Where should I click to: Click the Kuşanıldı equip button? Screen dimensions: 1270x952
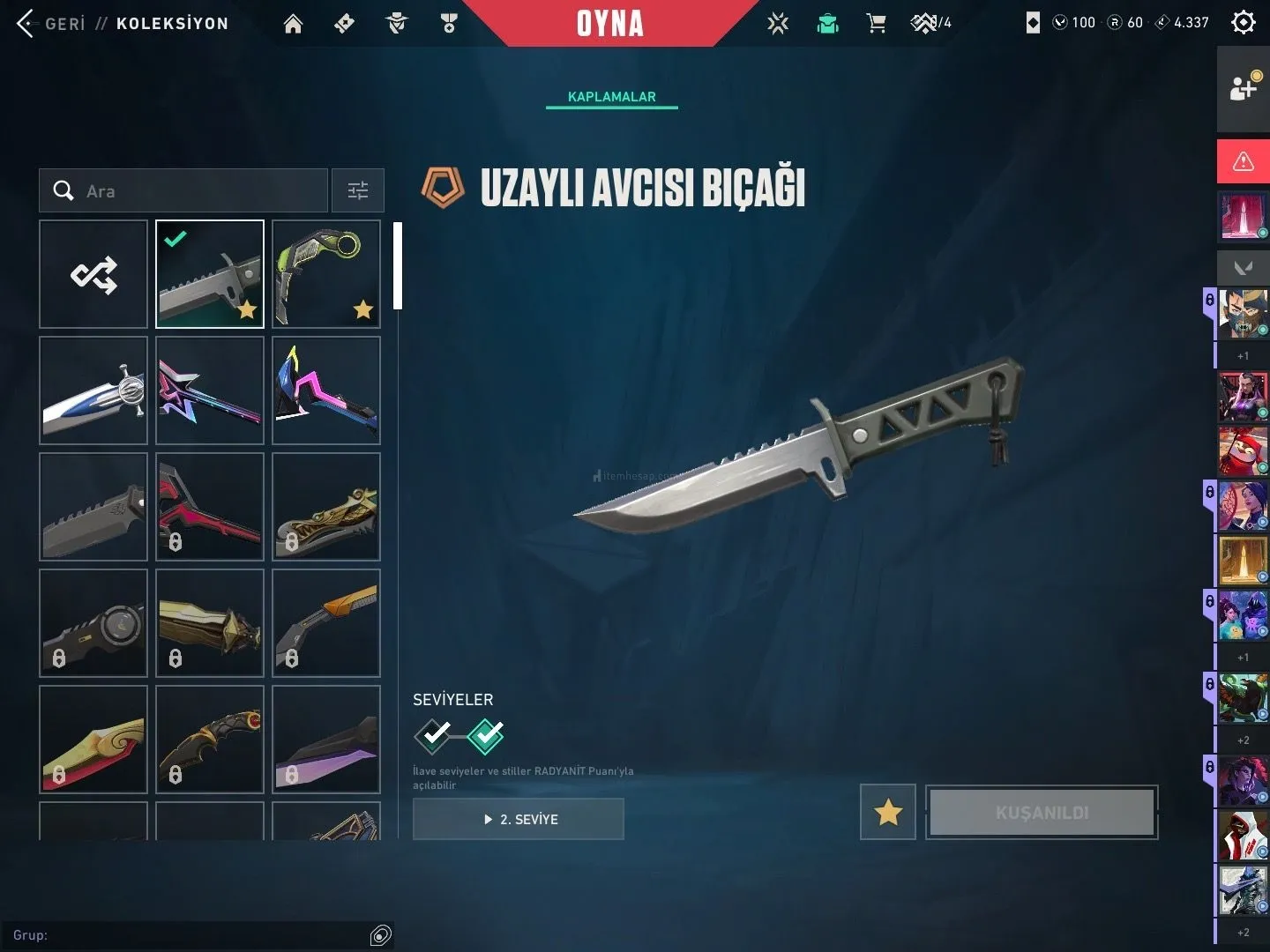[x=1042, y=812]
